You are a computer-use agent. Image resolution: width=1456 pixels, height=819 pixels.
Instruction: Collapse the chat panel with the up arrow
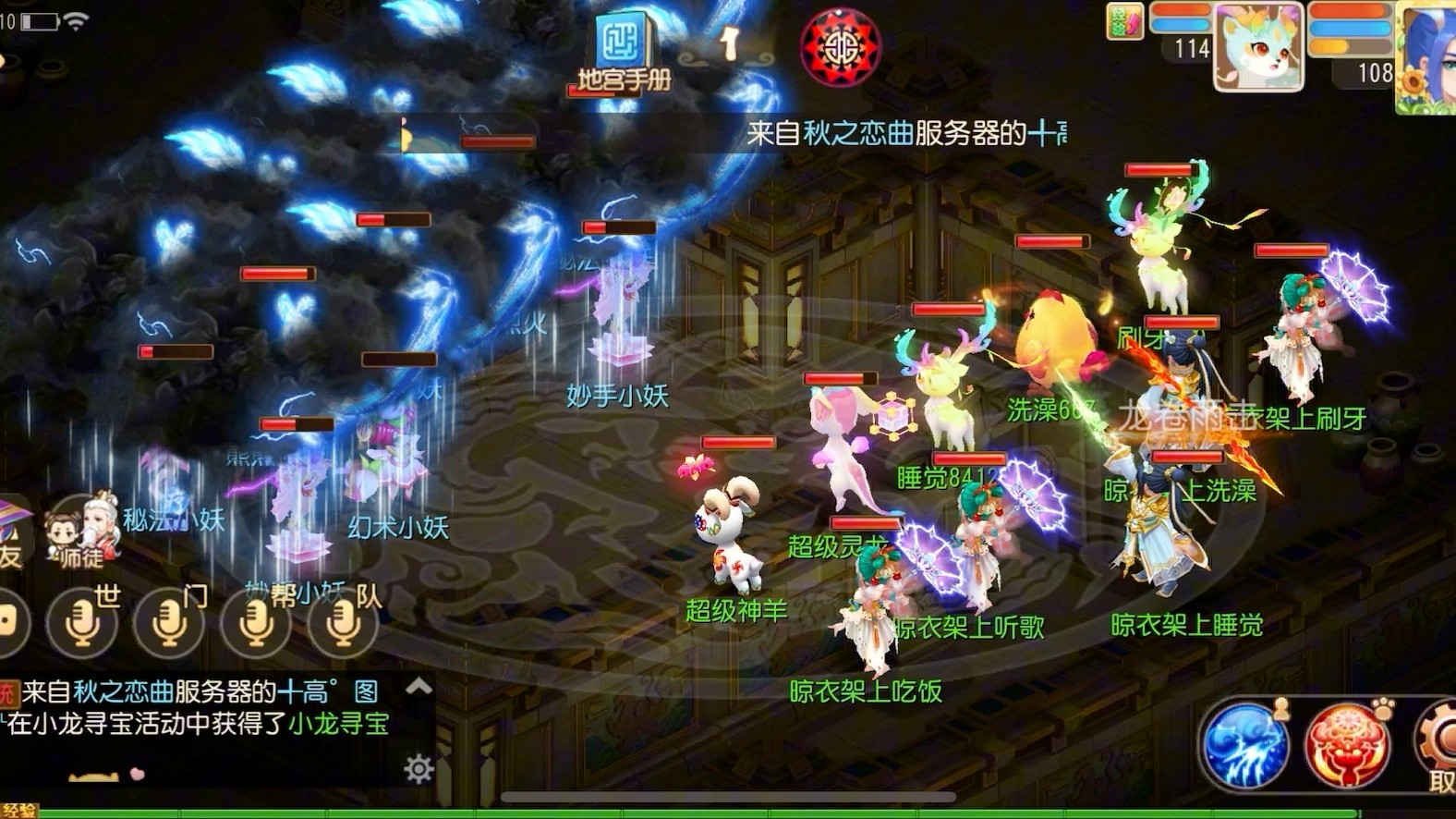(x=420, y=686)
